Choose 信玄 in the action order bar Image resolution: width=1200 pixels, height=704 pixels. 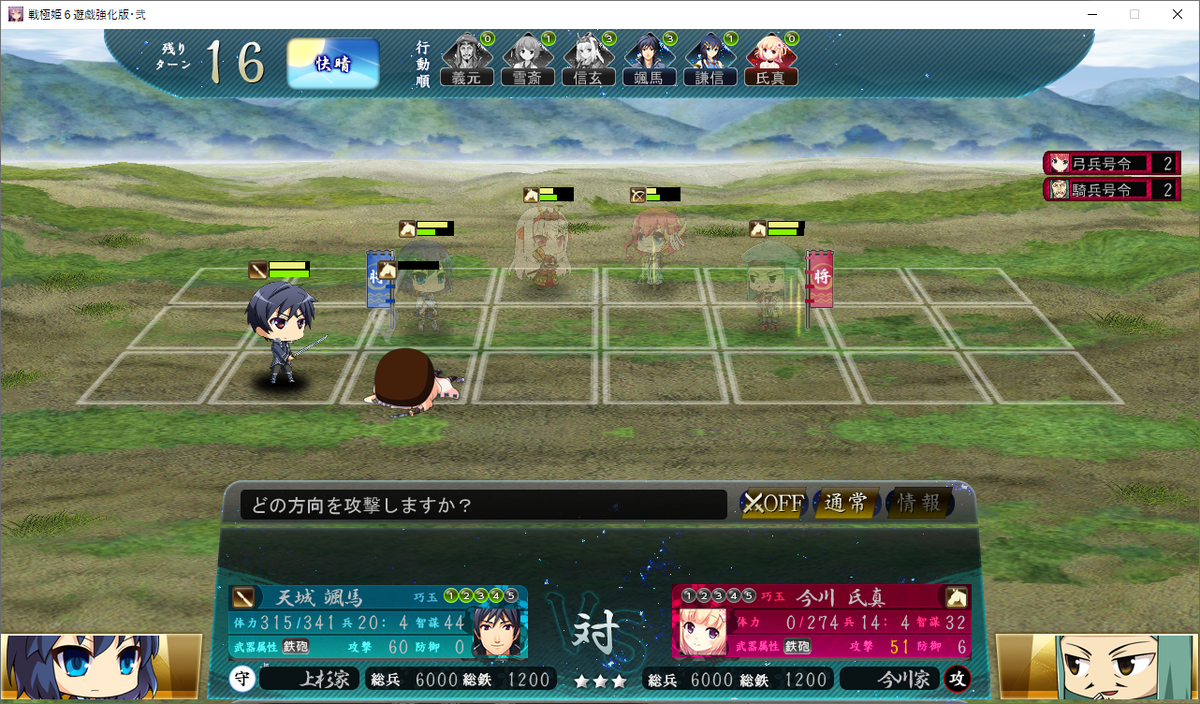(587, 60)
